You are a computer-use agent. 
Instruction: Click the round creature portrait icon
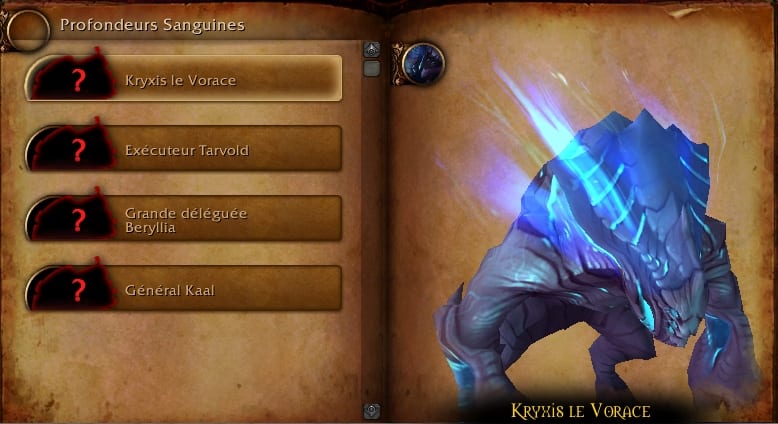[422, 64]
